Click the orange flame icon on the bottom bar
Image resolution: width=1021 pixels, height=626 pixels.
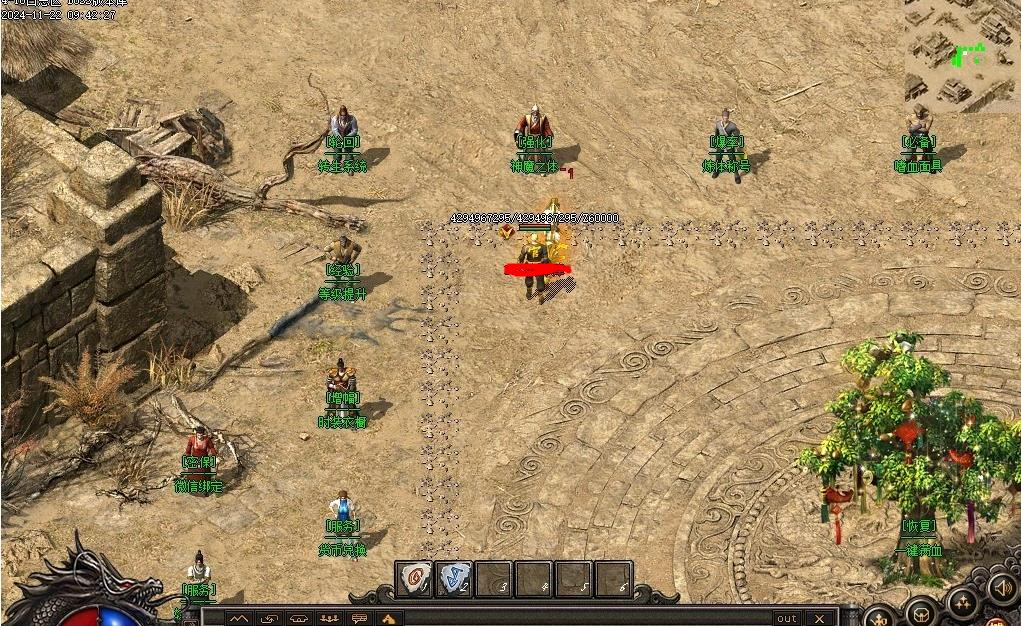pos(390,618)
